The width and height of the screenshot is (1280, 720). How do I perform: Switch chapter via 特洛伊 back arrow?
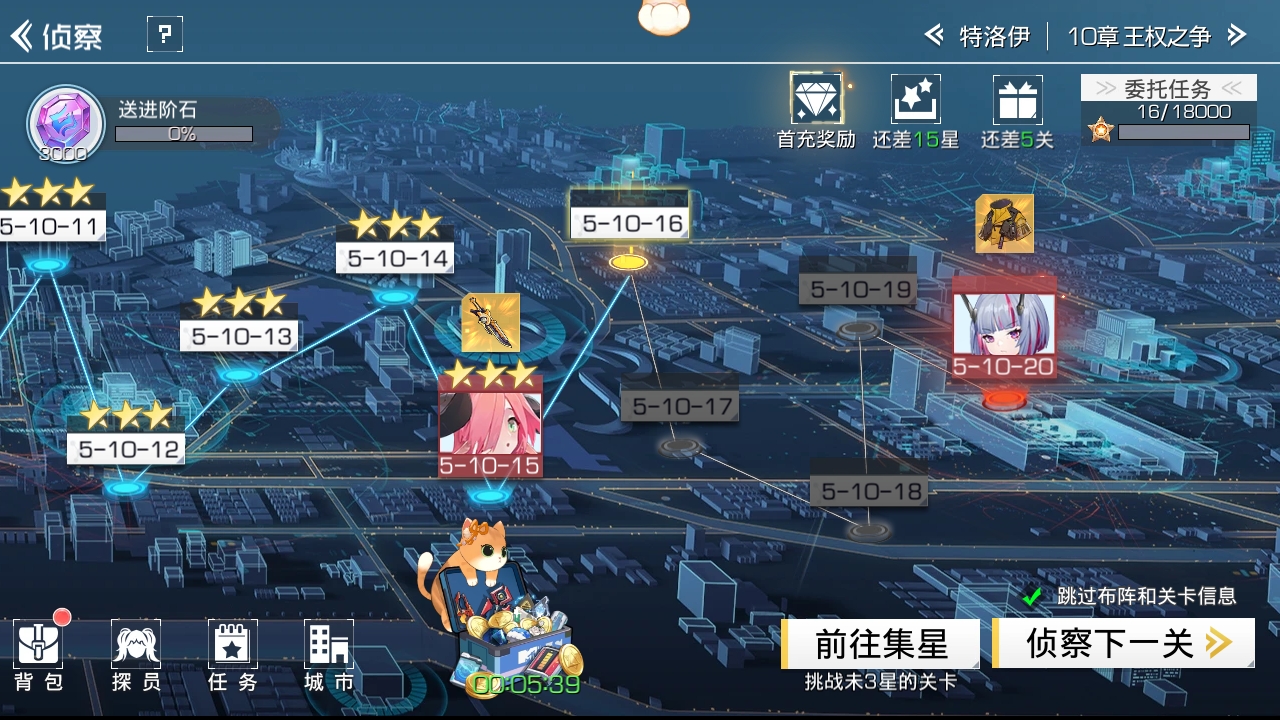tap(934, 35)
